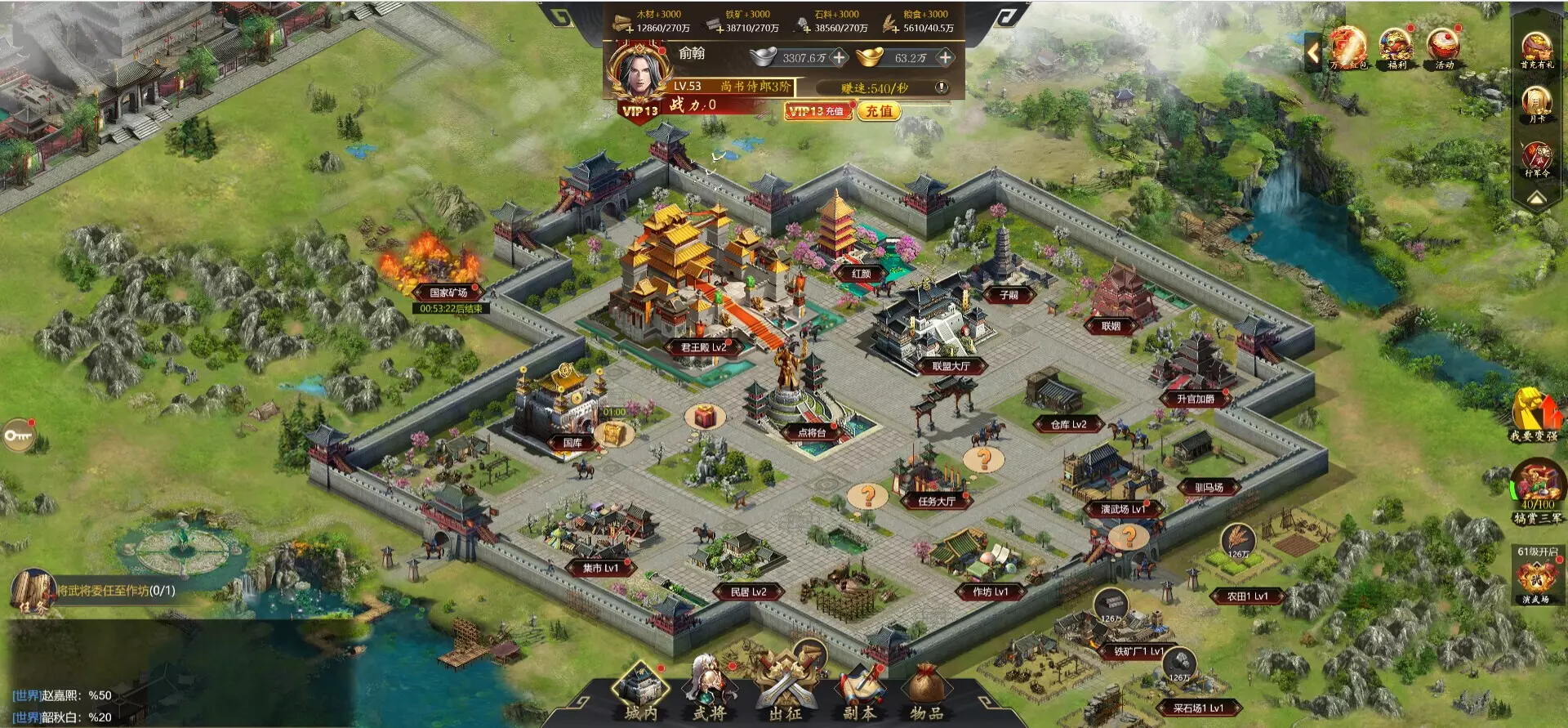Open the 月卡 monthly card icon
The height and width of the screenshot is (728, 1568).
1536,104
